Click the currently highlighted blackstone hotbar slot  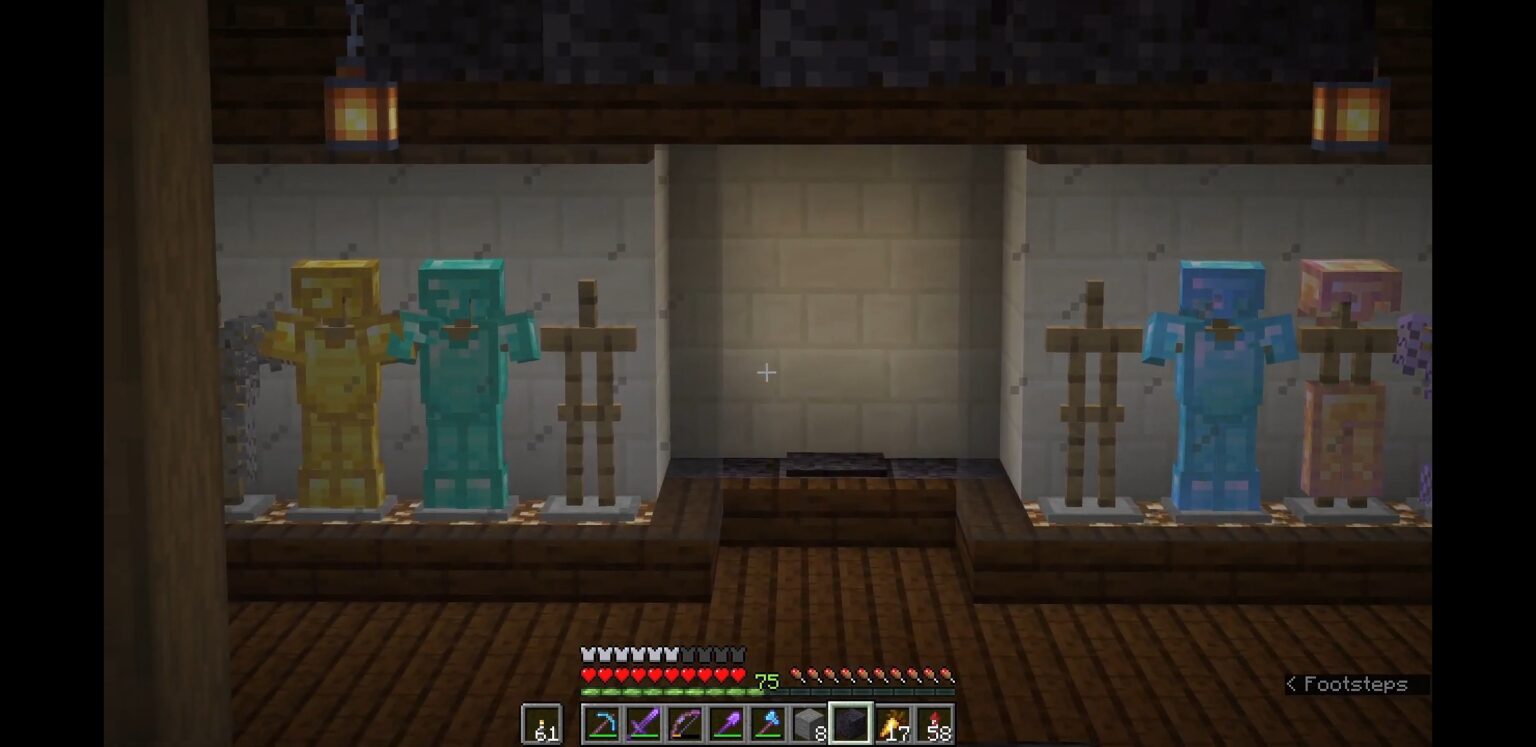click(x=851, y=722)
